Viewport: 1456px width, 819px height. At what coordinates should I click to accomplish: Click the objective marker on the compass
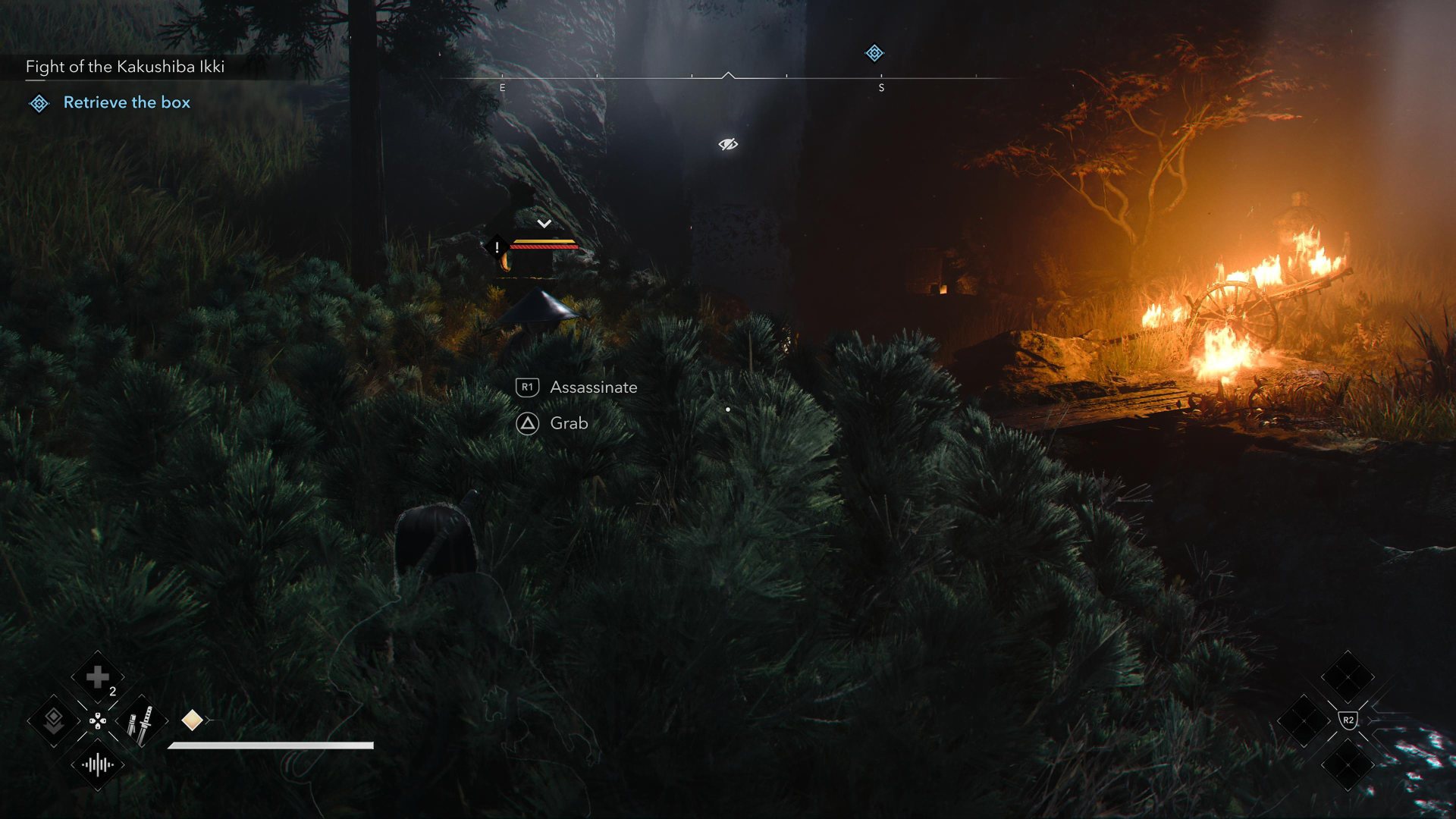click(x=874, y=53)
